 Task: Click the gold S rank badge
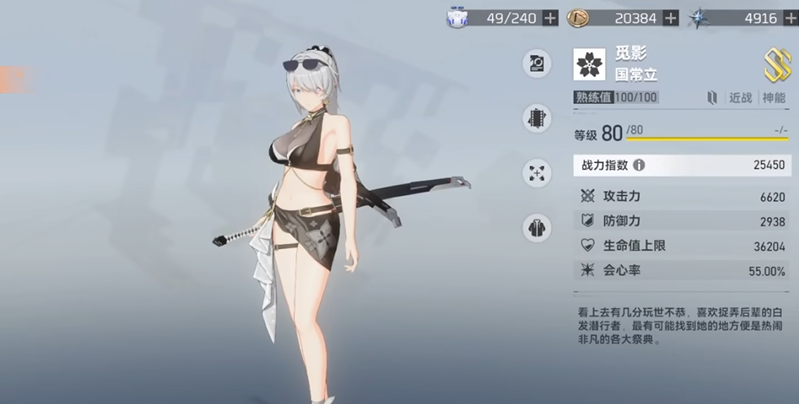click(777, 65)
